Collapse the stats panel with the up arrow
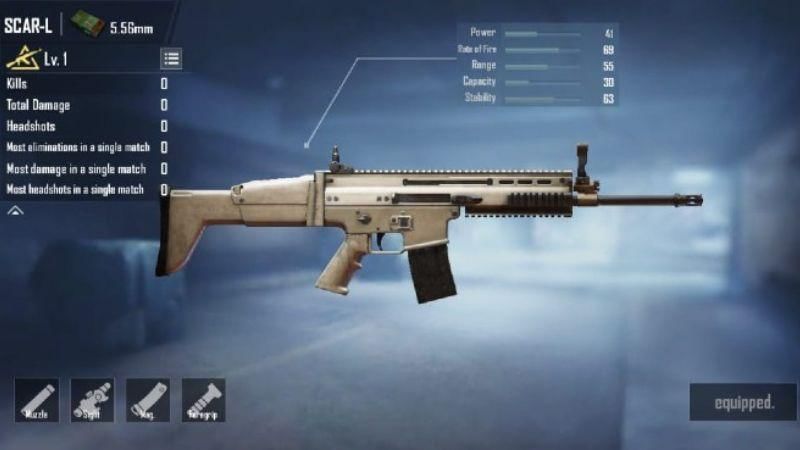800x450 pixels. [x=15, y=212]
